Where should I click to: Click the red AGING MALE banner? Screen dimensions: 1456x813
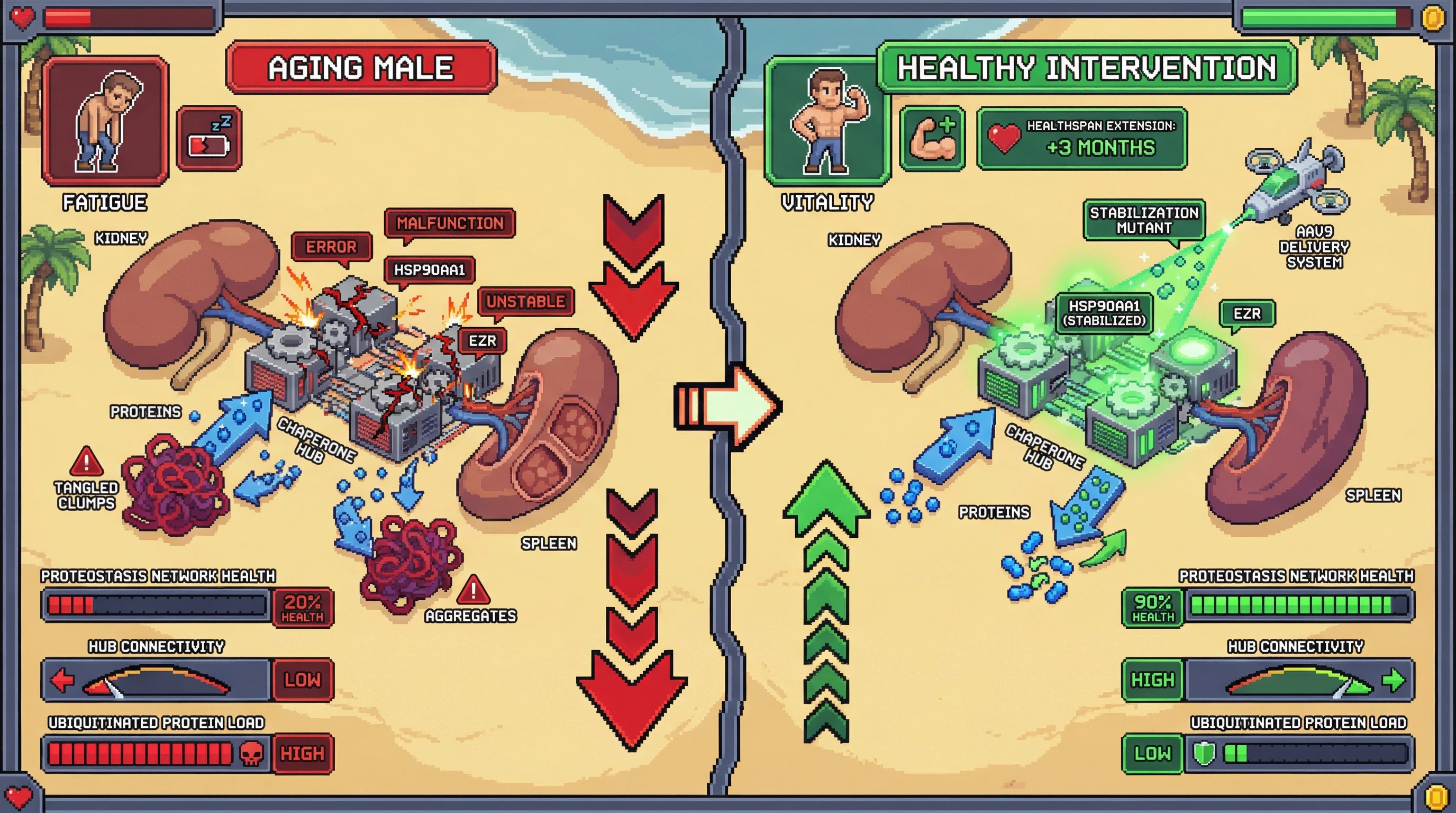click(361, 67)
